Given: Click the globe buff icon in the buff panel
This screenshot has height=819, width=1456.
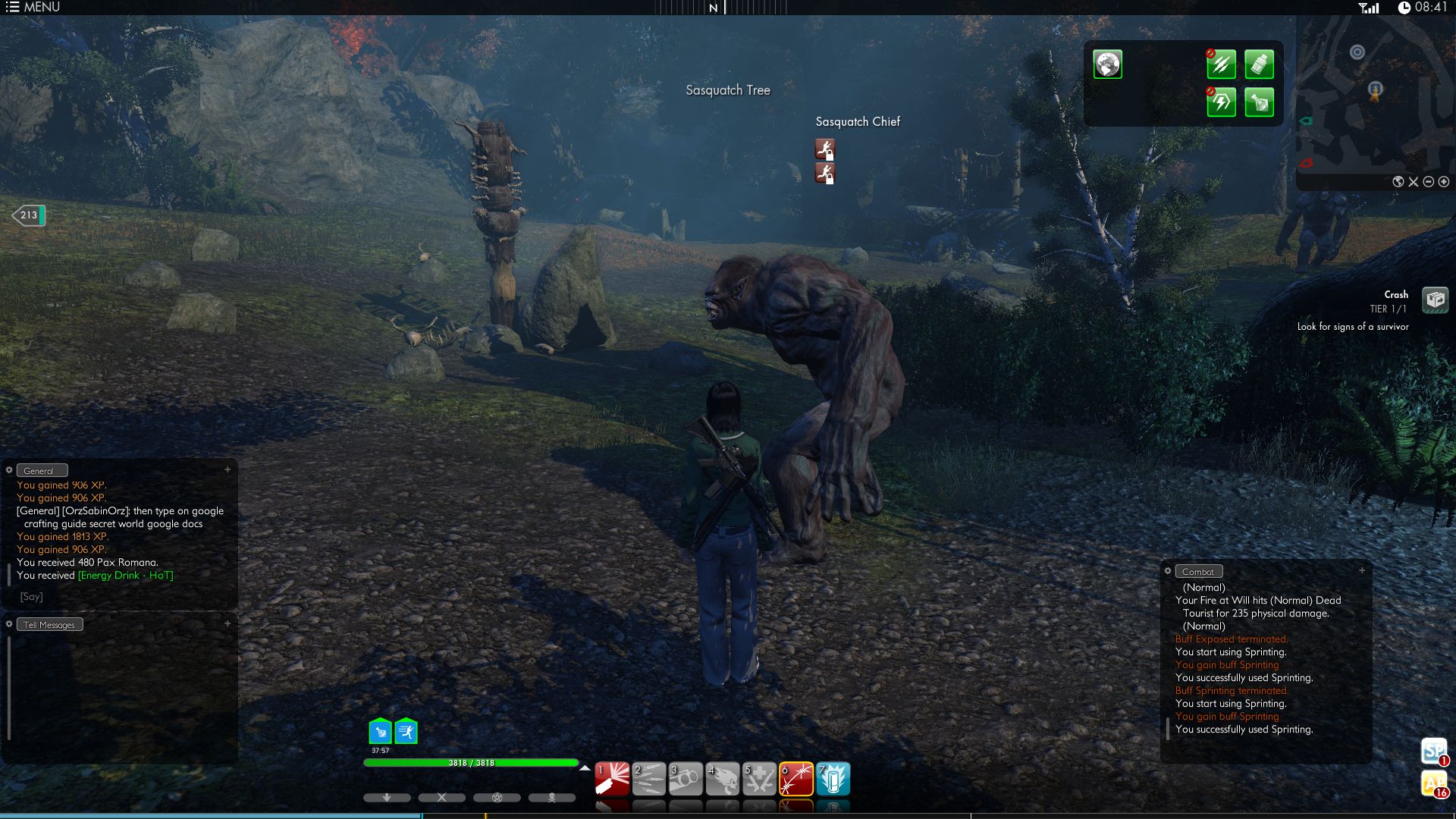Looking at the screenshot, I should coord(1107,64).
